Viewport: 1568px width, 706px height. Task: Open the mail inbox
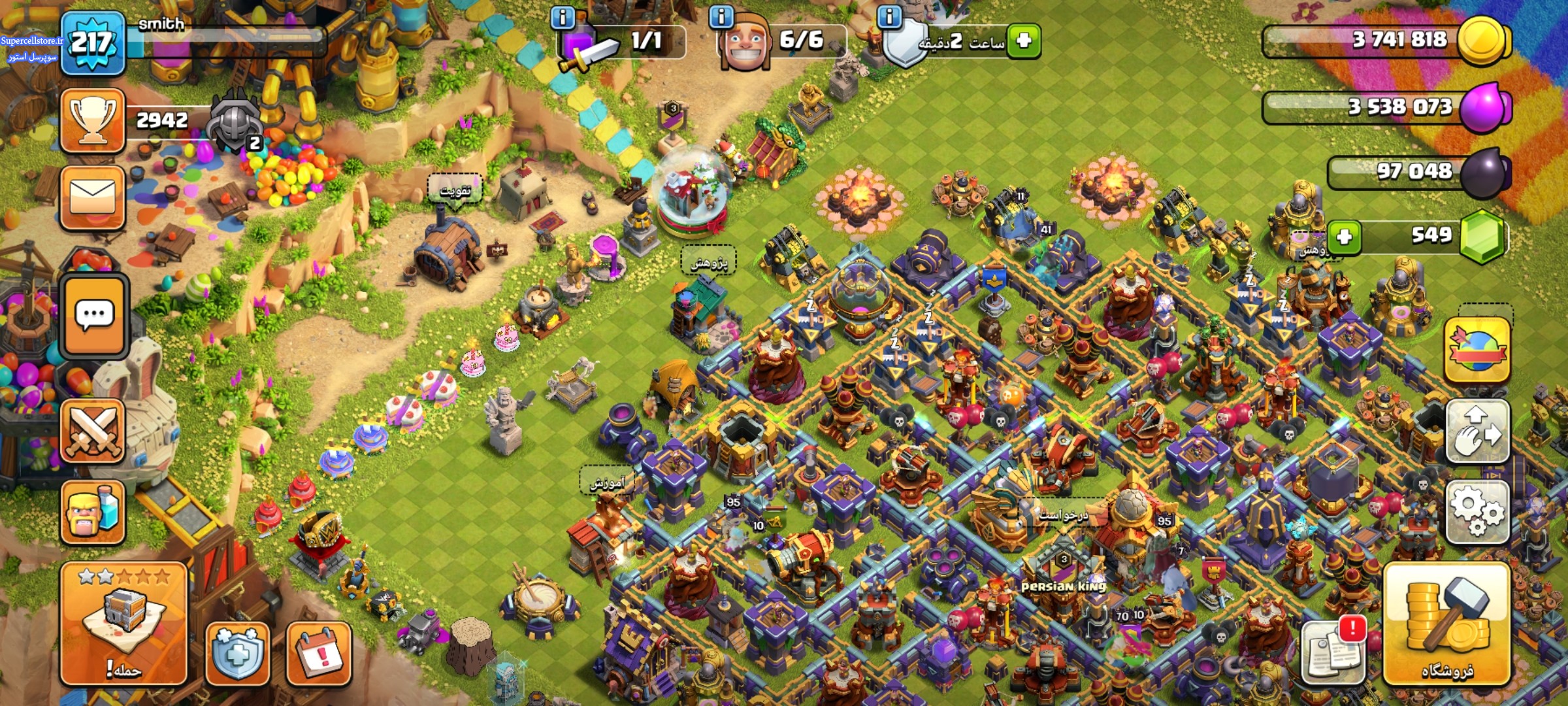pyautogui.click(x=92, y=198)
